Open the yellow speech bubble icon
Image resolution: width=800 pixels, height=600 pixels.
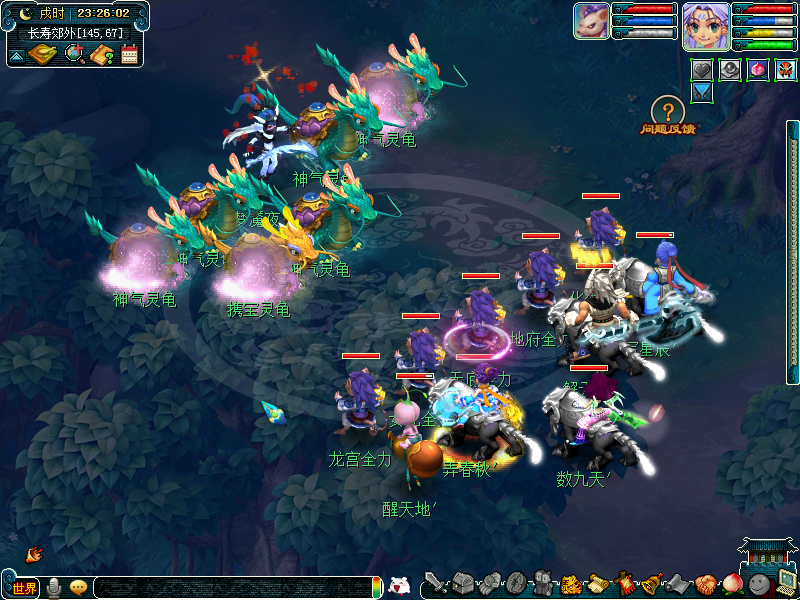pos(78,587)
